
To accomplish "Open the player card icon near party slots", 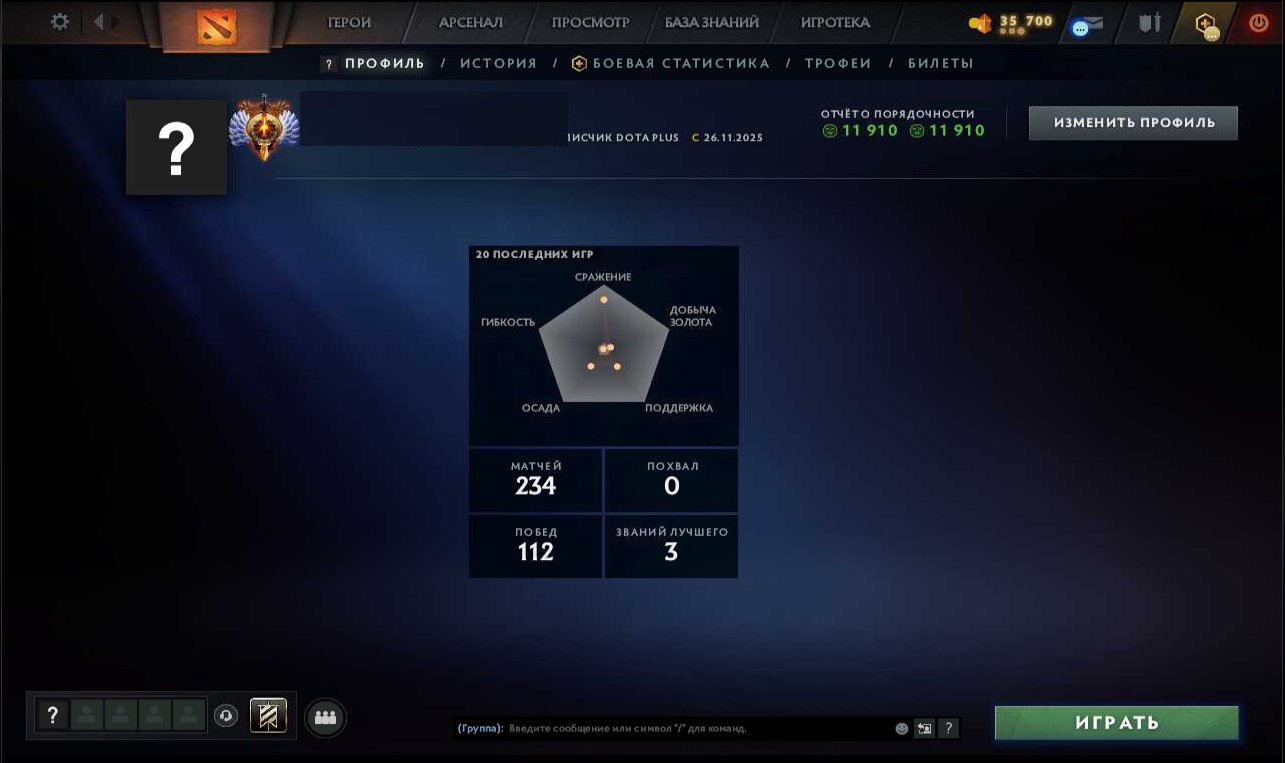I will coord(268,716).
